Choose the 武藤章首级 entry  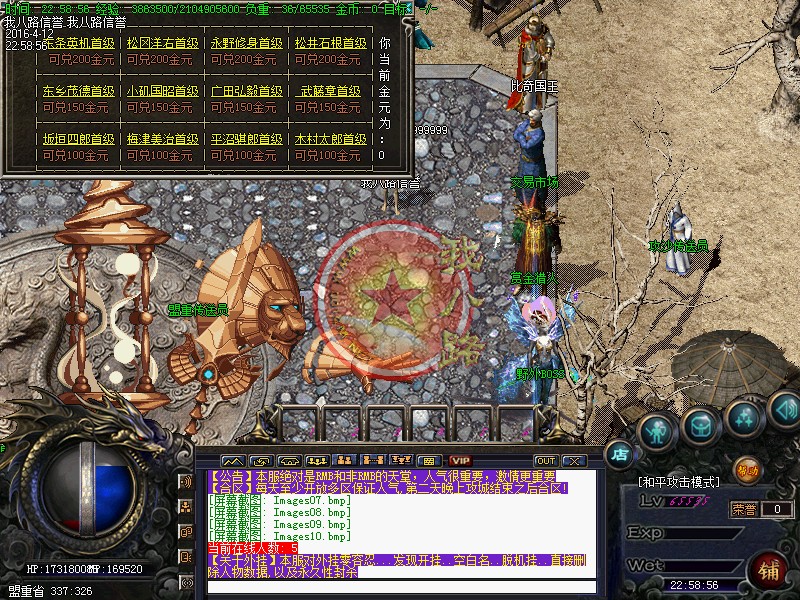(330, 91)
